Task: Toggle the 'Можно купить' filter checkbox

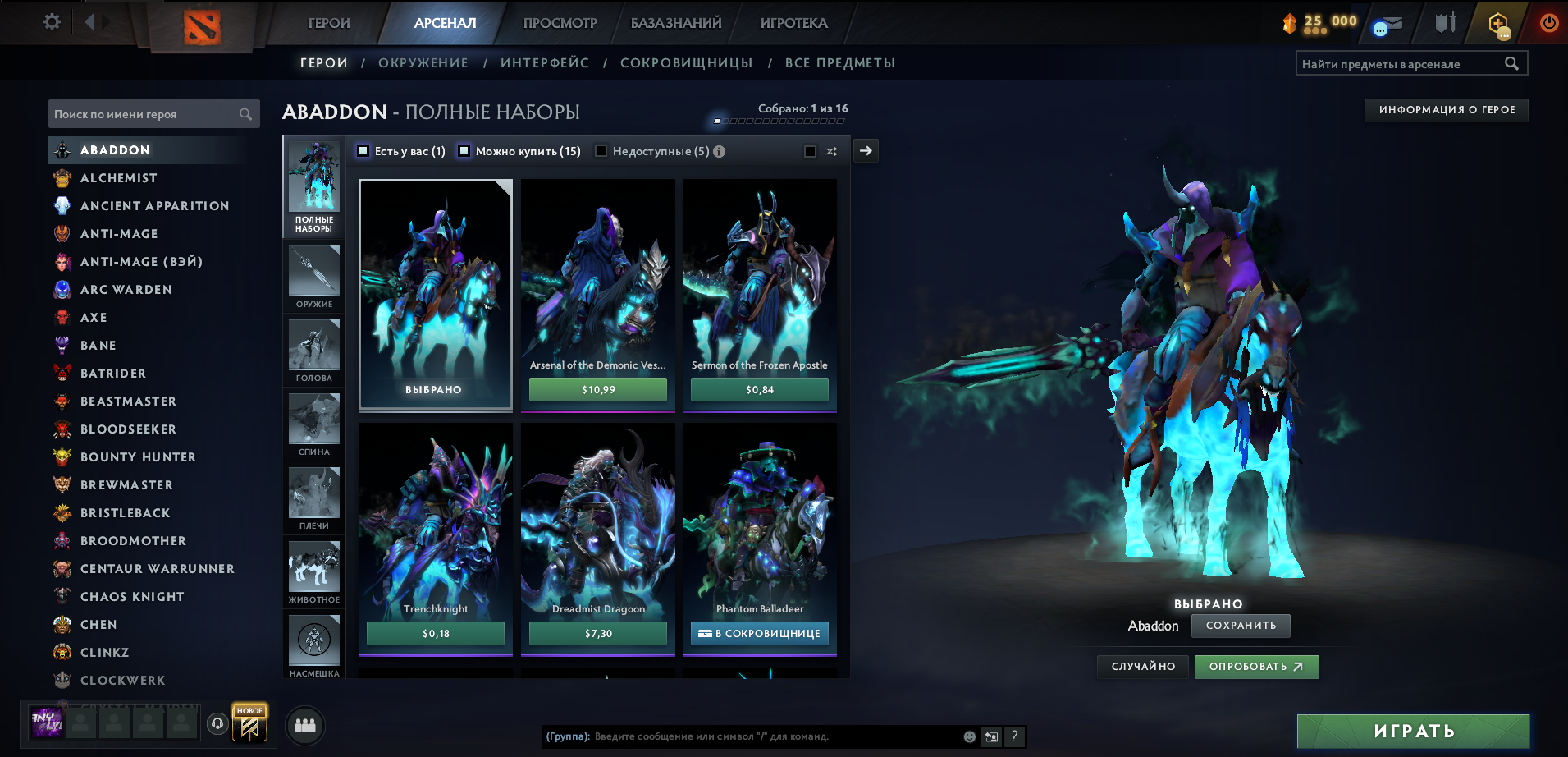Action: pyautogui.click(x=464, y=151)
